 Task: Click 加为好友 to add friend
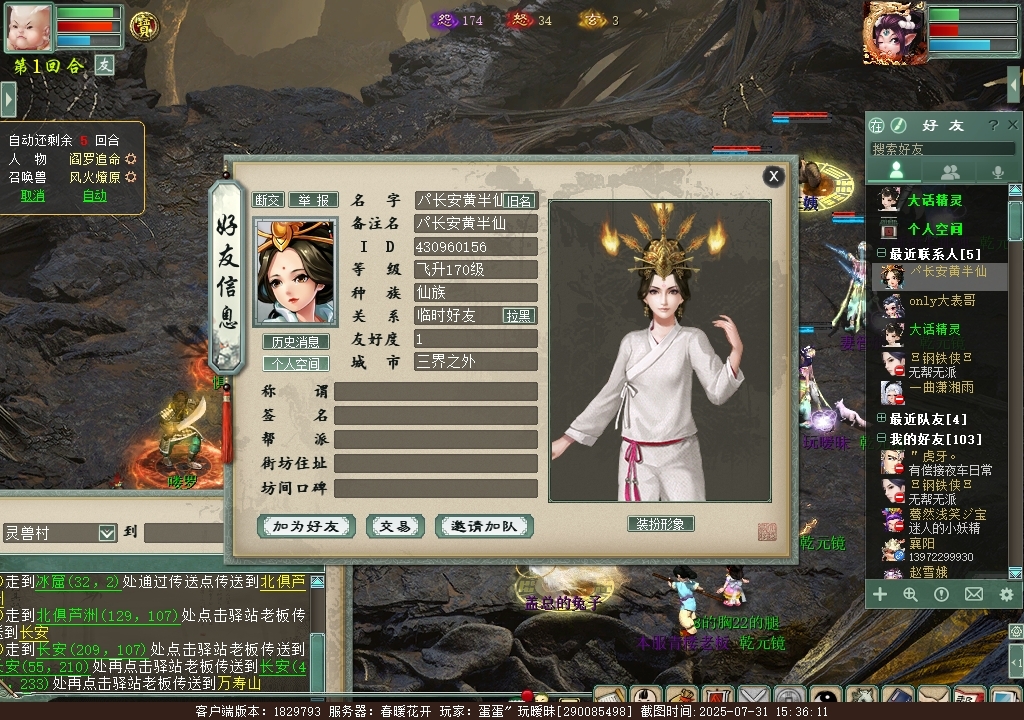(x=307, y=526)
